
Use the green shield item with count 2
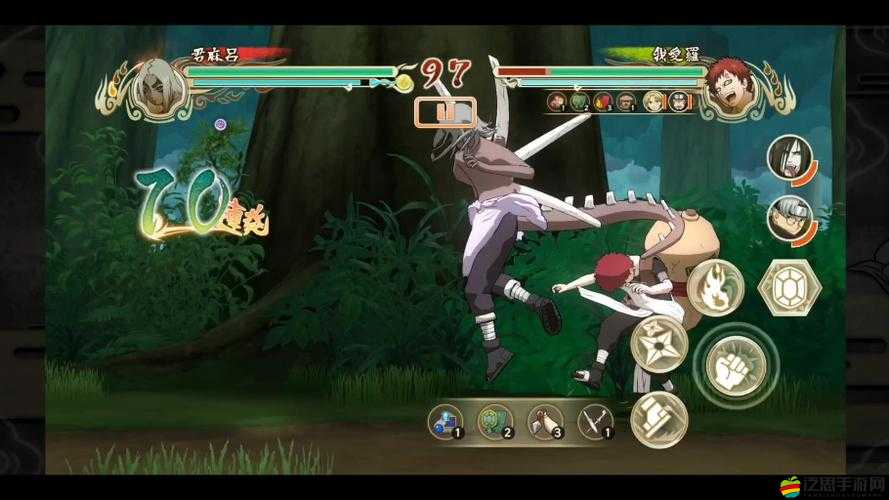click(x=494, y=421)
